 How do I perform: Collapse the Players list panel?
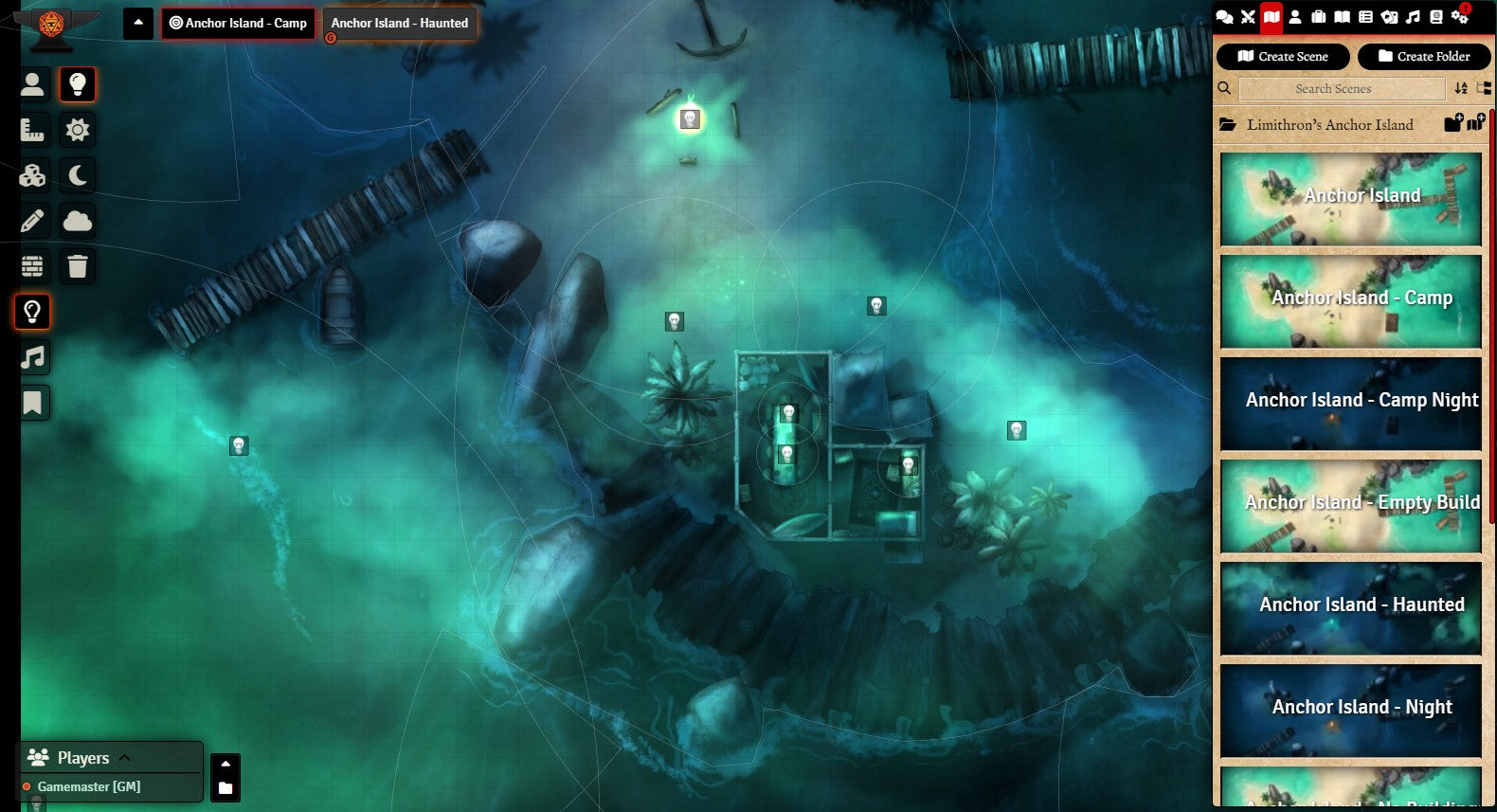(124, 758)
